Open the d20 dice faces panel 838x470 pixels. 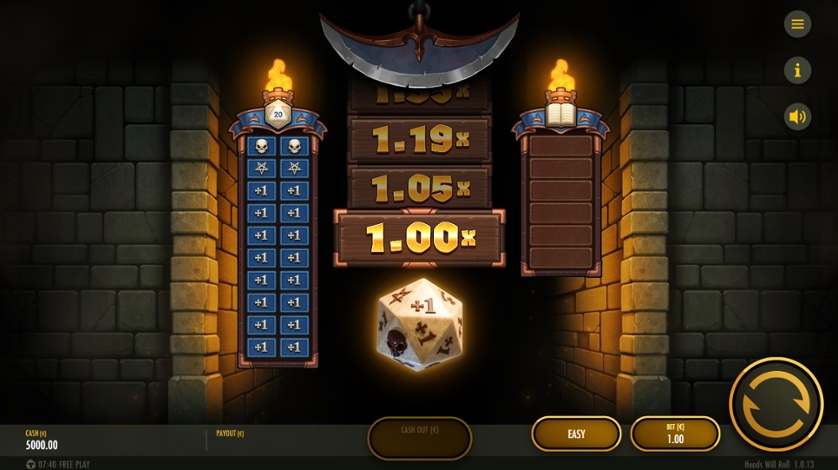point(278,114)
